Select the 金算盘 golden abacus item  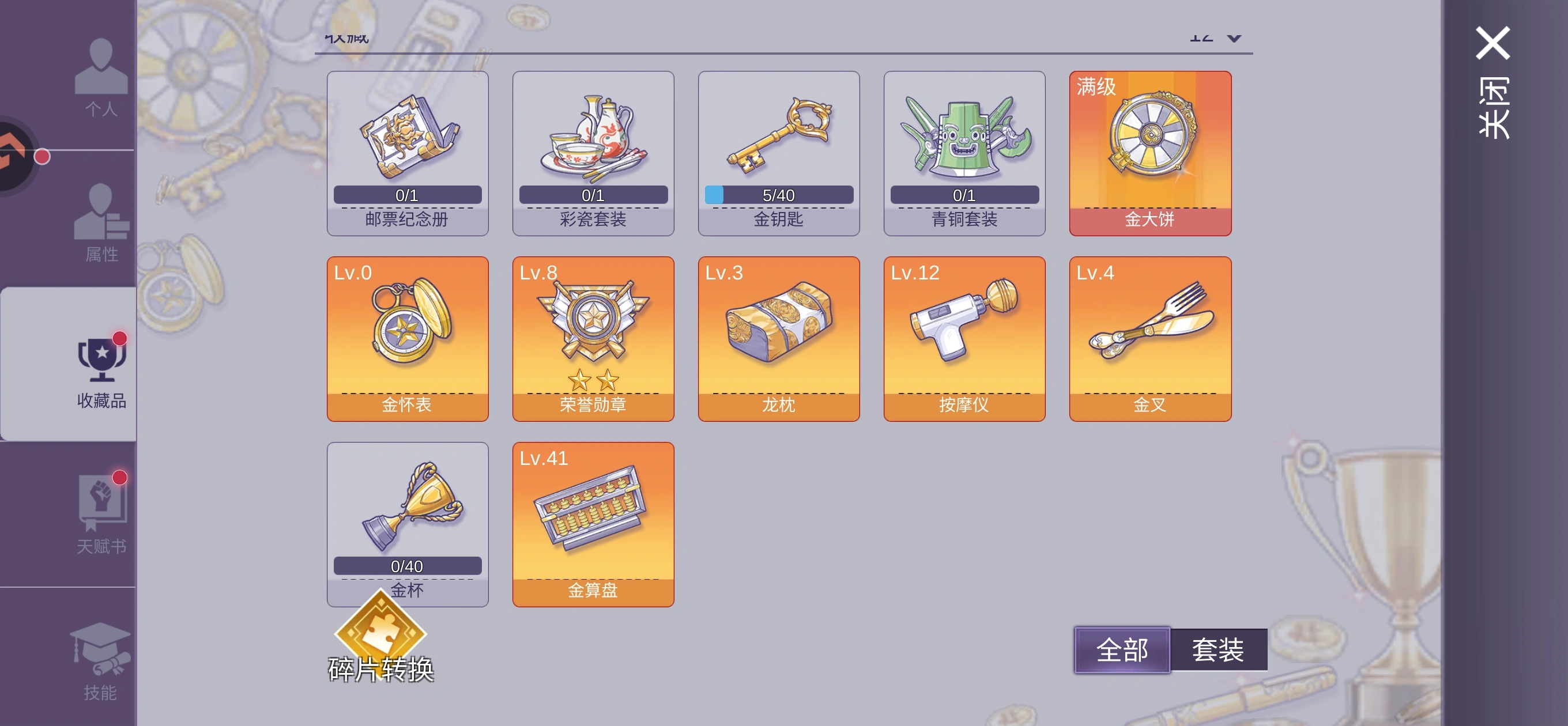[593, 524]
